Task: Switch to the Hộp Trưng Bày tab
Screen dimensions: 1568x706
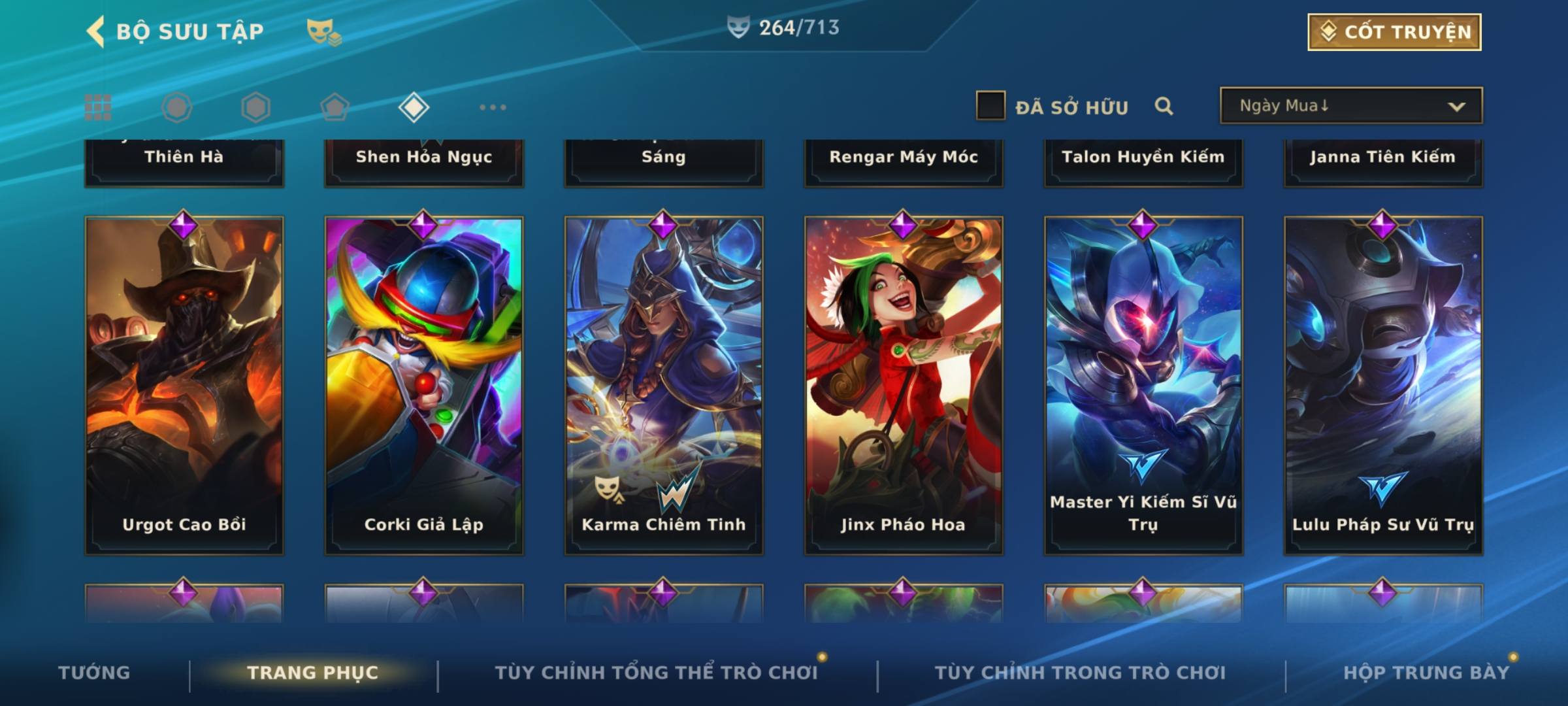Action: 1426,672
